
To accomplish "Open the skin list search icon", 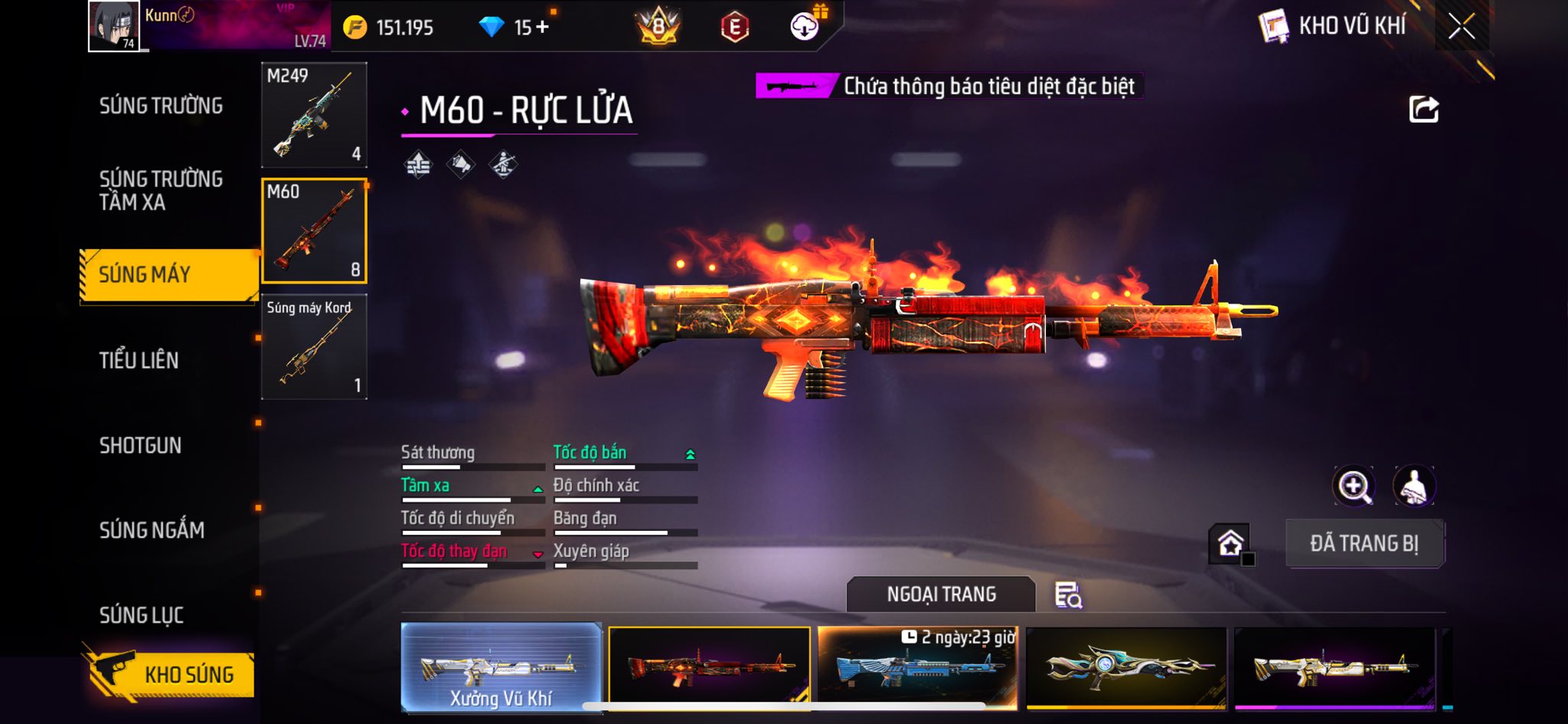I will pyautogui.click(x=1068, y=595).
